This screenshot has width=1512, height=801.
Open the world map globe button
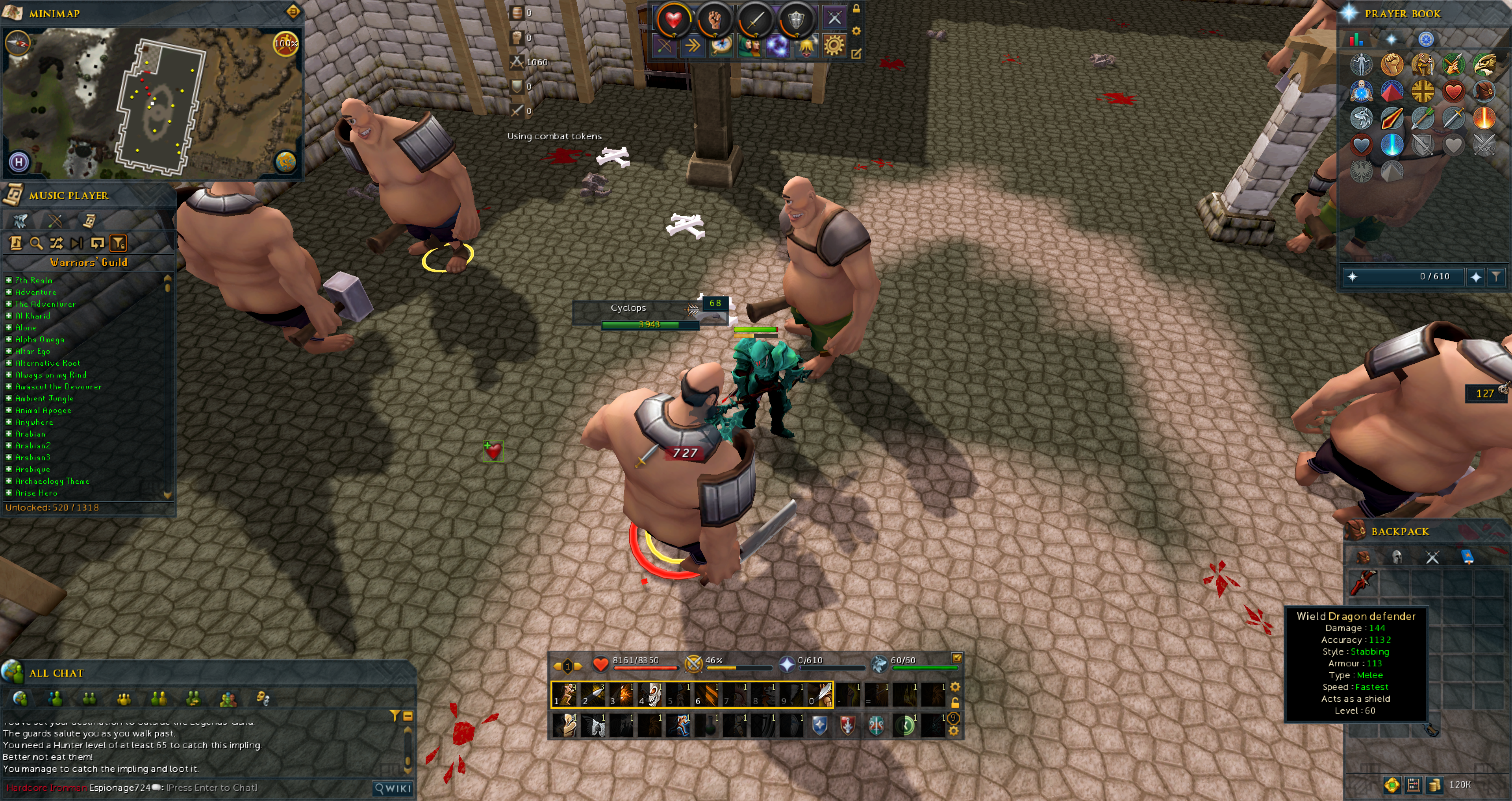(286, 161)
